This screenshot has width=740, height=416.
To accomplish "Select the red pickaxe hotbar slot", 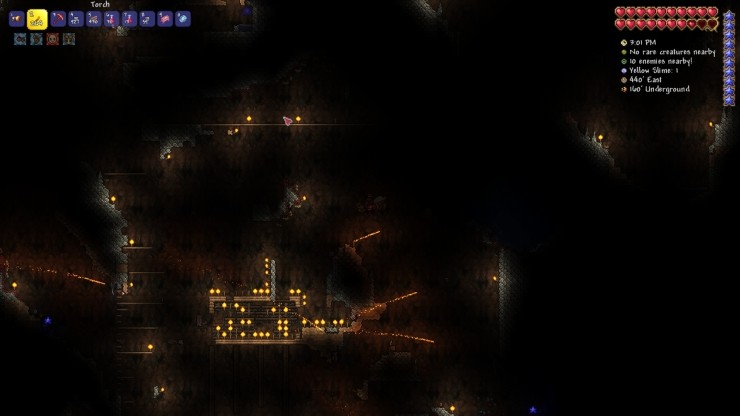I will (58, 19).
